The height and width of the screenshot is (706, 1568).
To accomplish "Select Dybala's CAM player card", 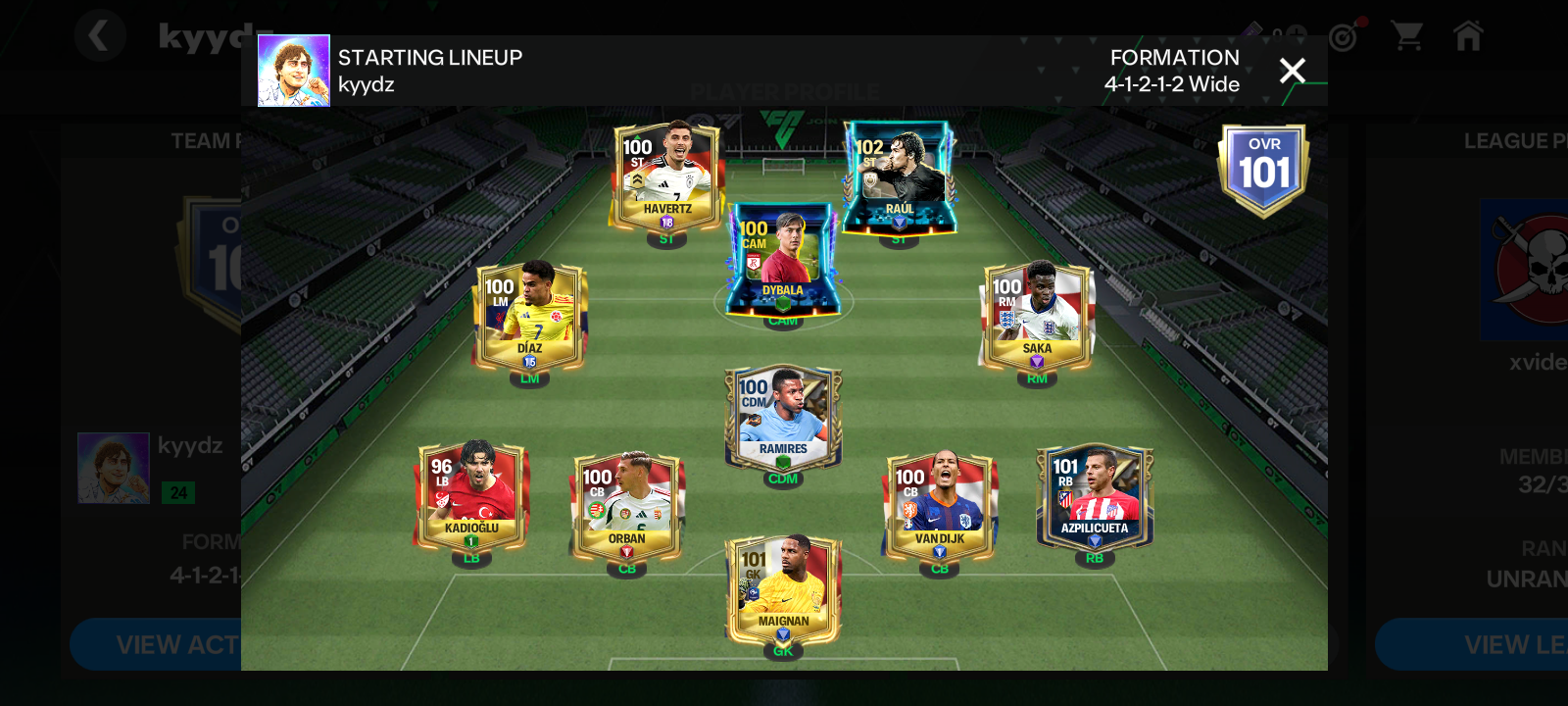I will coord(782,258).
